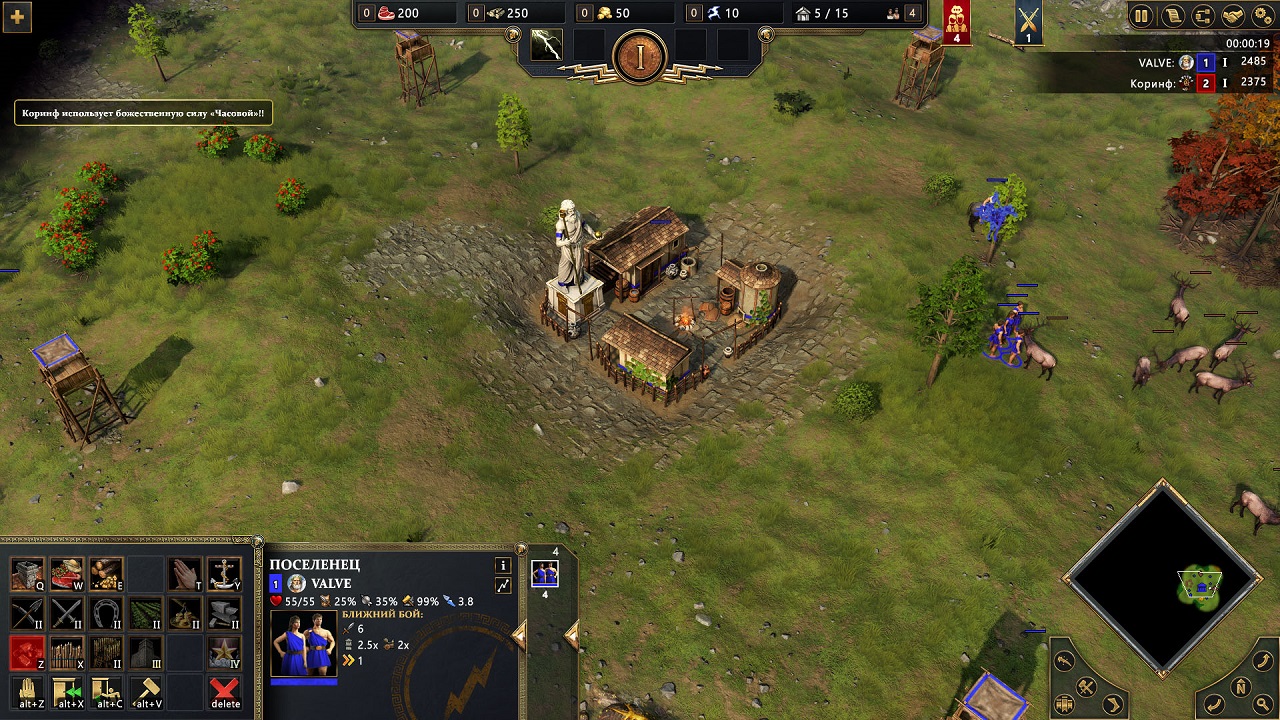Select the Repair hammer command
1280x720 pixels.
pyautogui.click(x=147, y=689)
